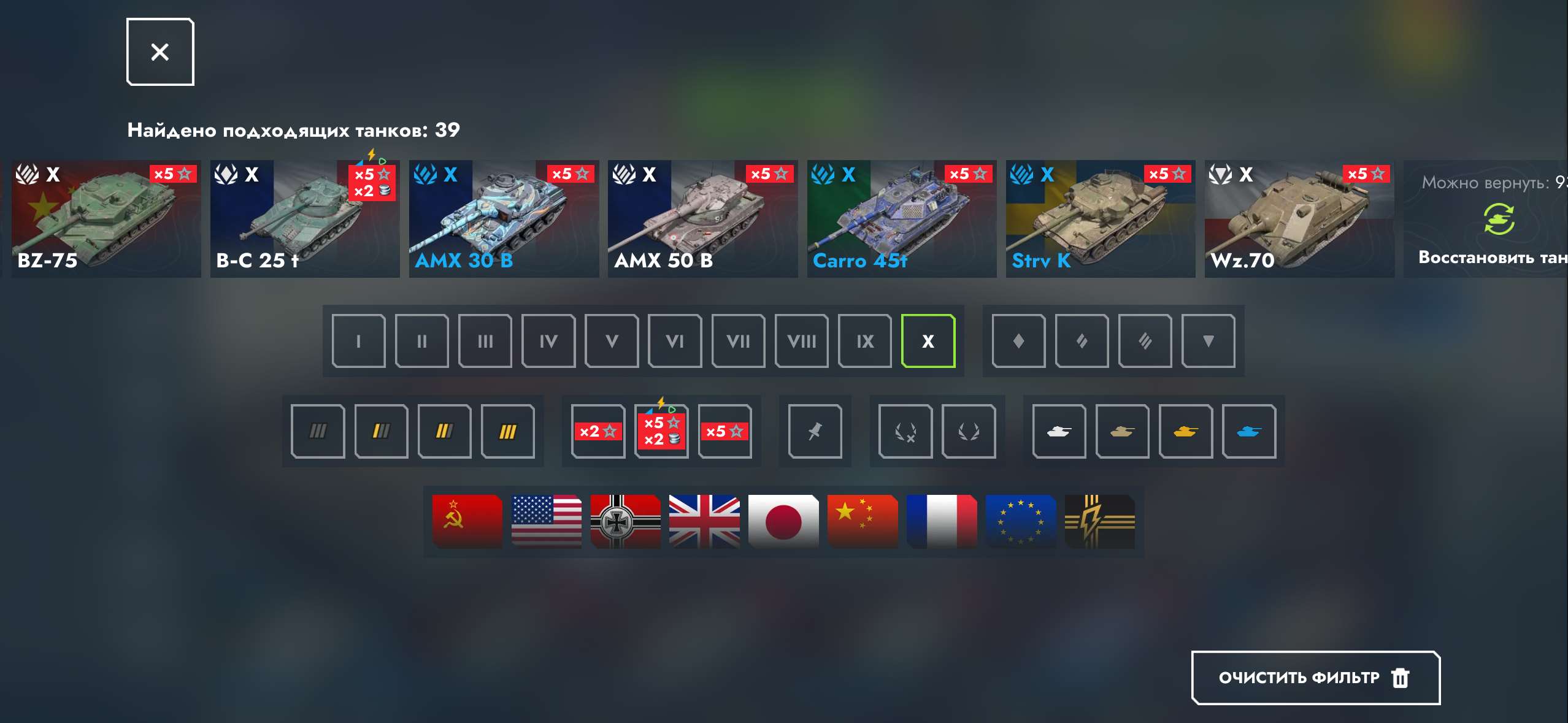Toggle the x2 star multiplier filter
The height and width of the screenshot is (723, 1568).
[x=598, y=431]
